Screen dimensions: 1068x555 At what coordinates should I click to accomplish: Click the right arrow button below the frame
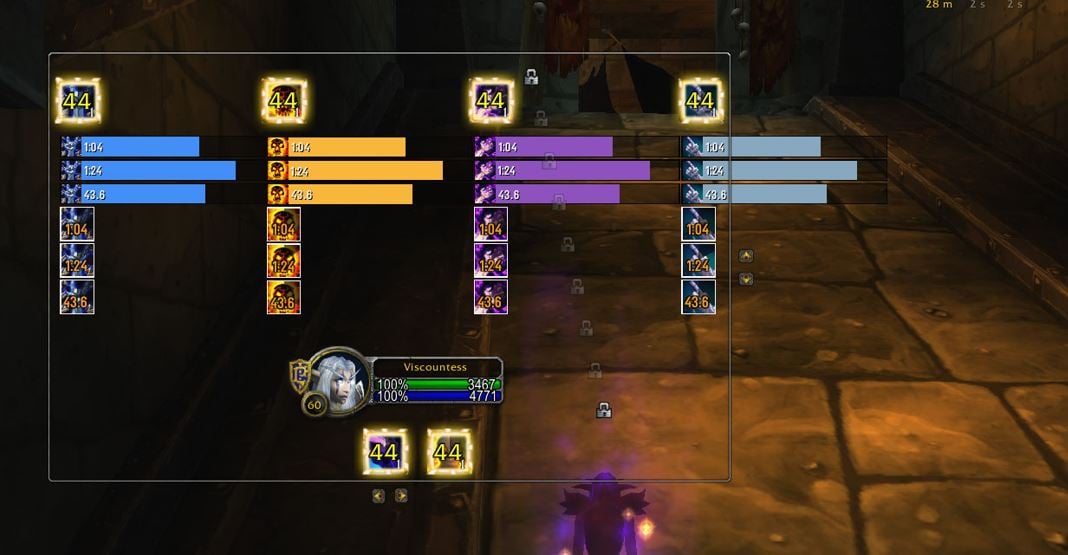[401, 495]
